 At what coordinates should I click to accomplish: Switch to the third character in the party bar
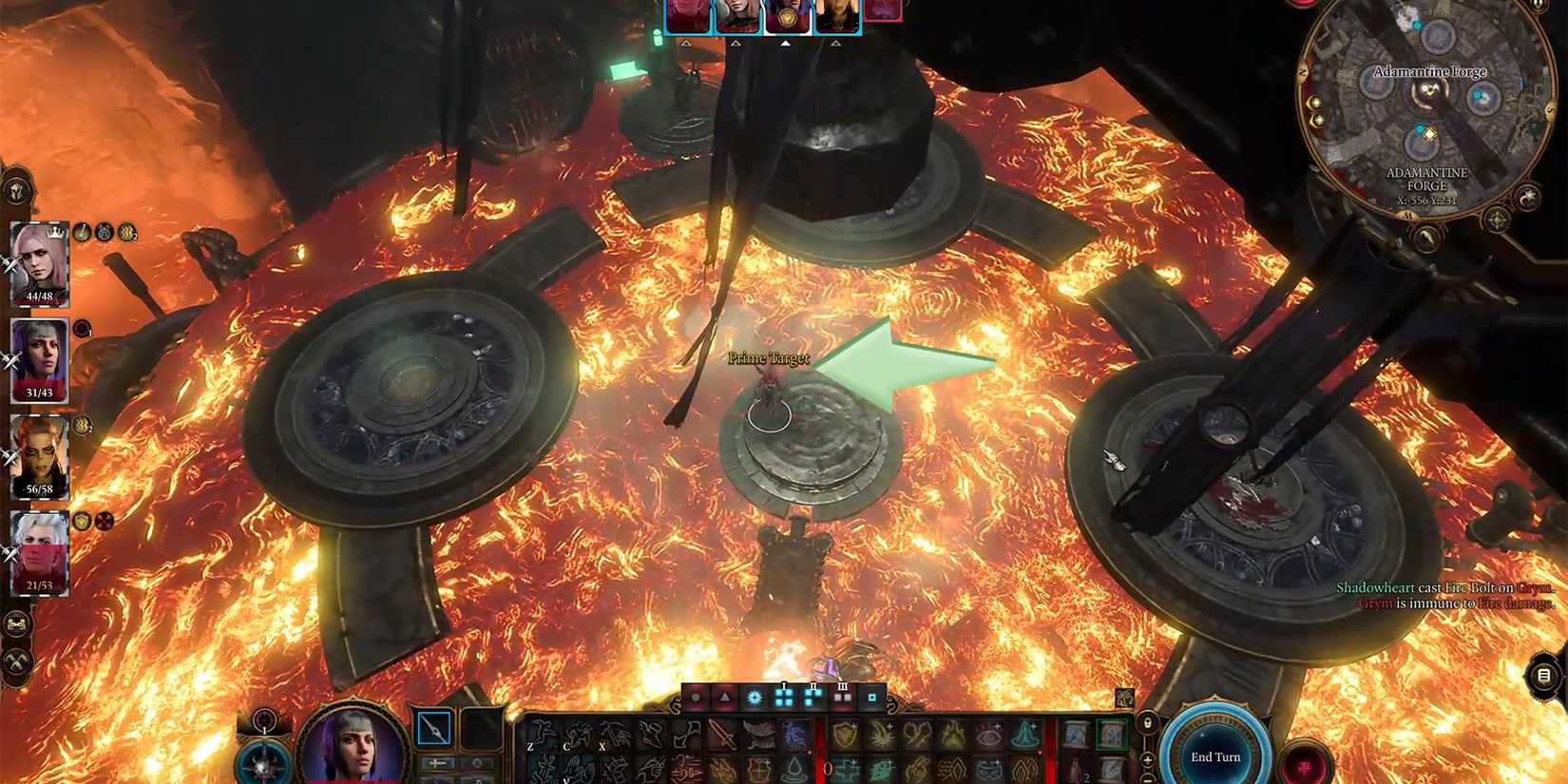(787, 14)
